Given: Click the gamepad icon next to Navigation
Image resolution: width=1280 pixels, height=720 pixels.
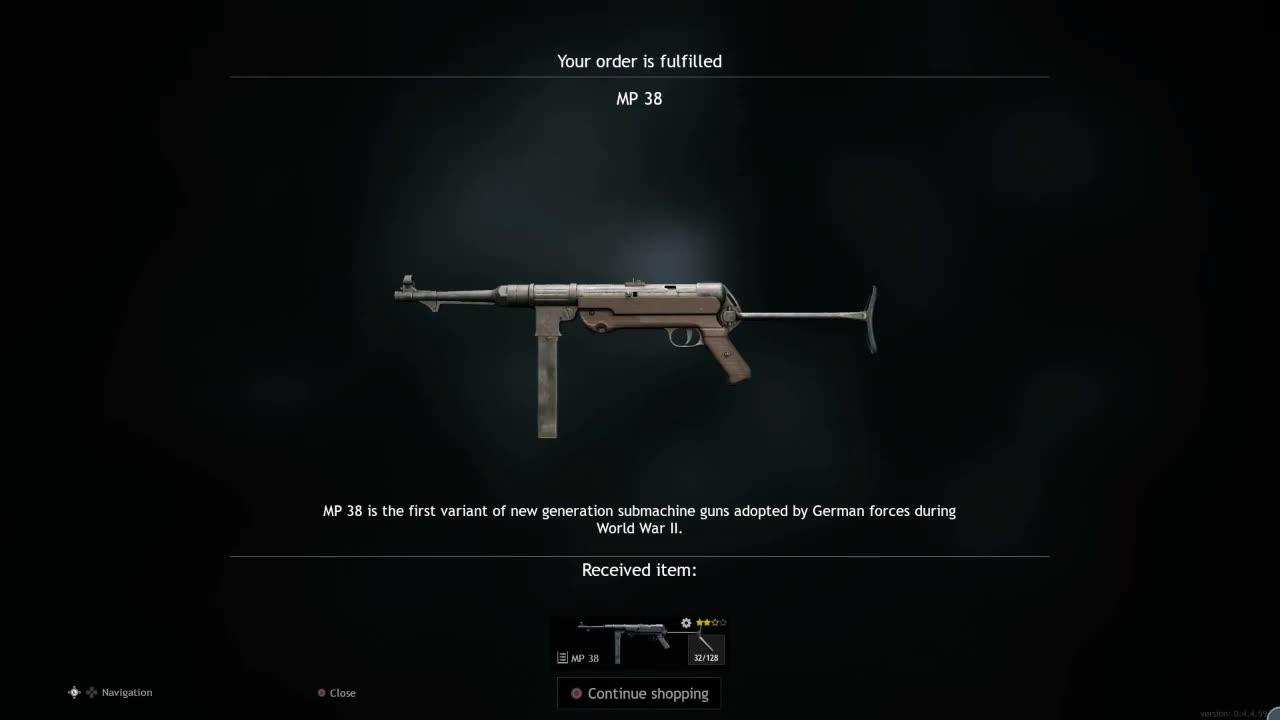Looking at the screenshot, I should [x=73, y=692].
